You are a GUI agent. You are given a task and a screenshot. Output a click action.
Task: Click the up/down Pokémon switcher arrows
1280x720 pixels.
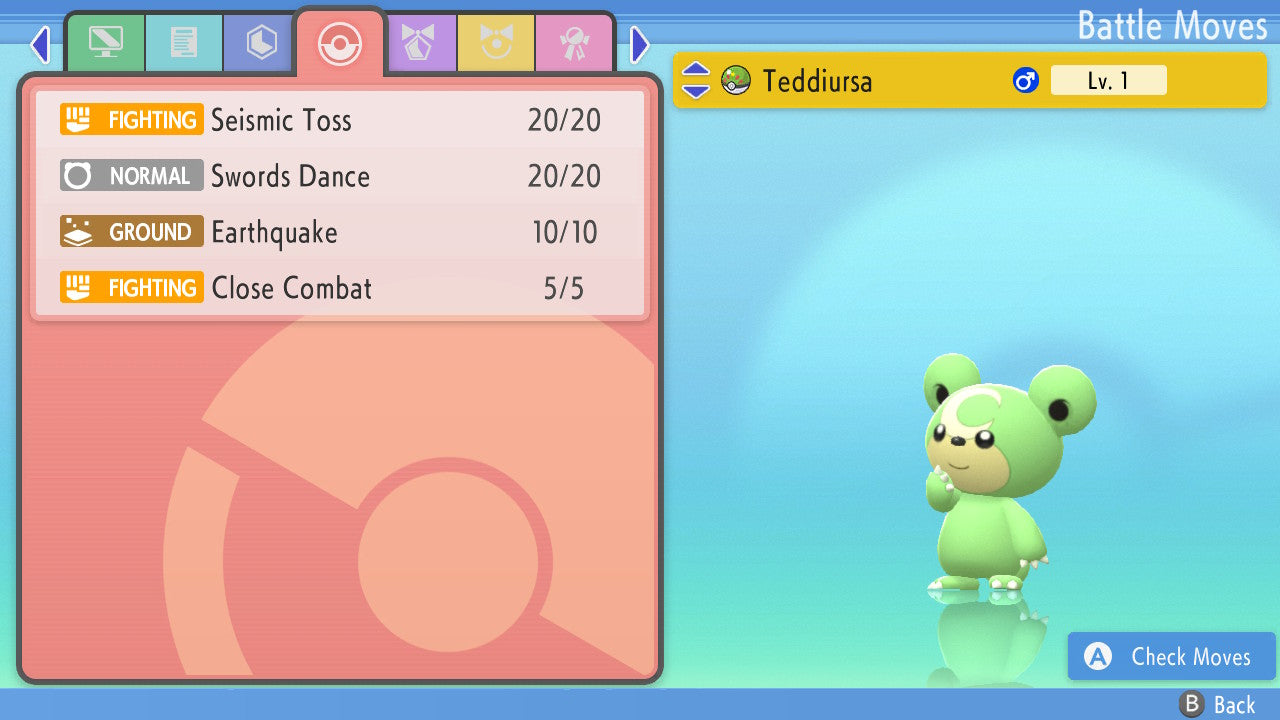point(695,81)
